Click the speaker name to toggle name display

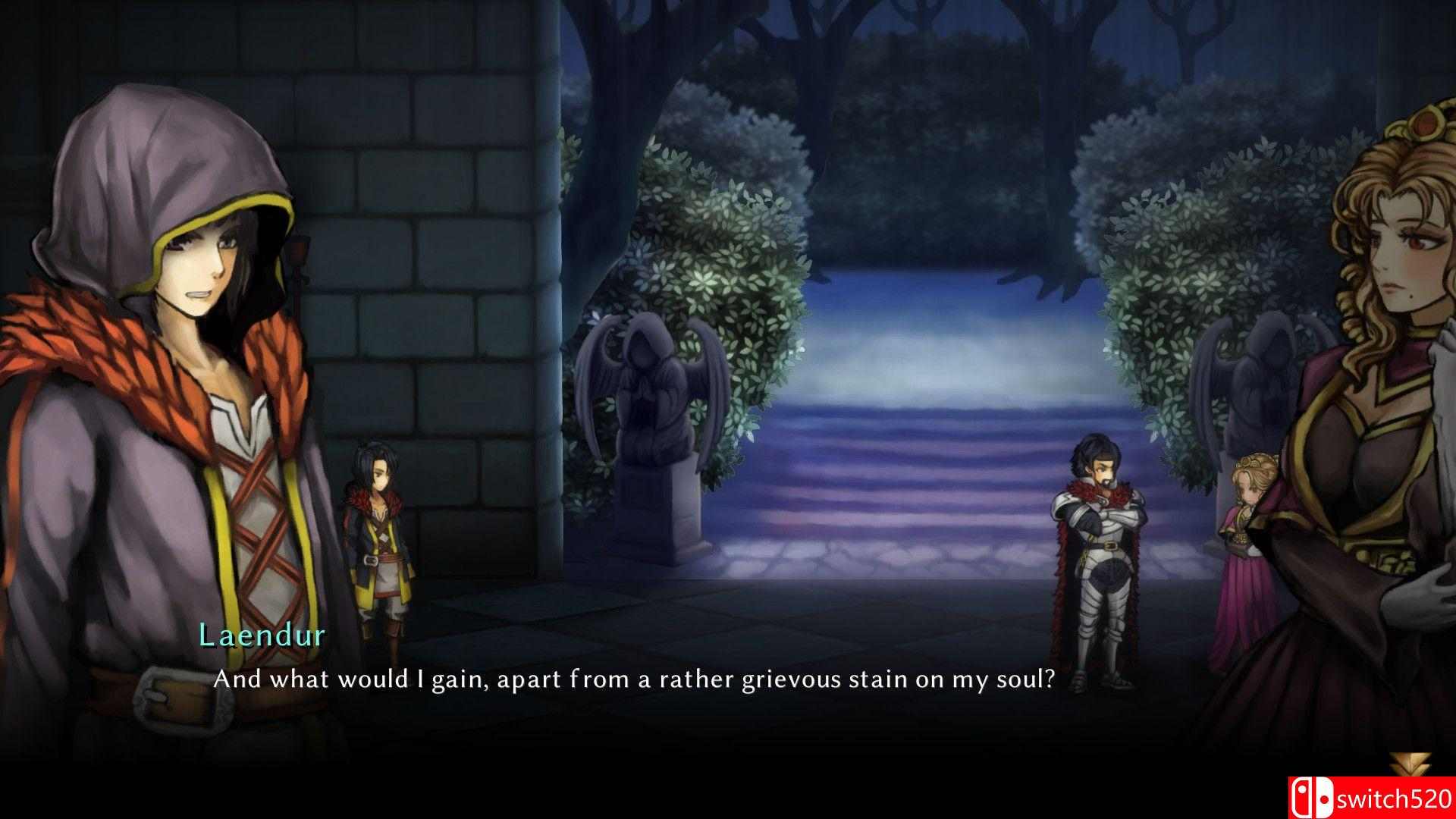click(x=262, y=635)
